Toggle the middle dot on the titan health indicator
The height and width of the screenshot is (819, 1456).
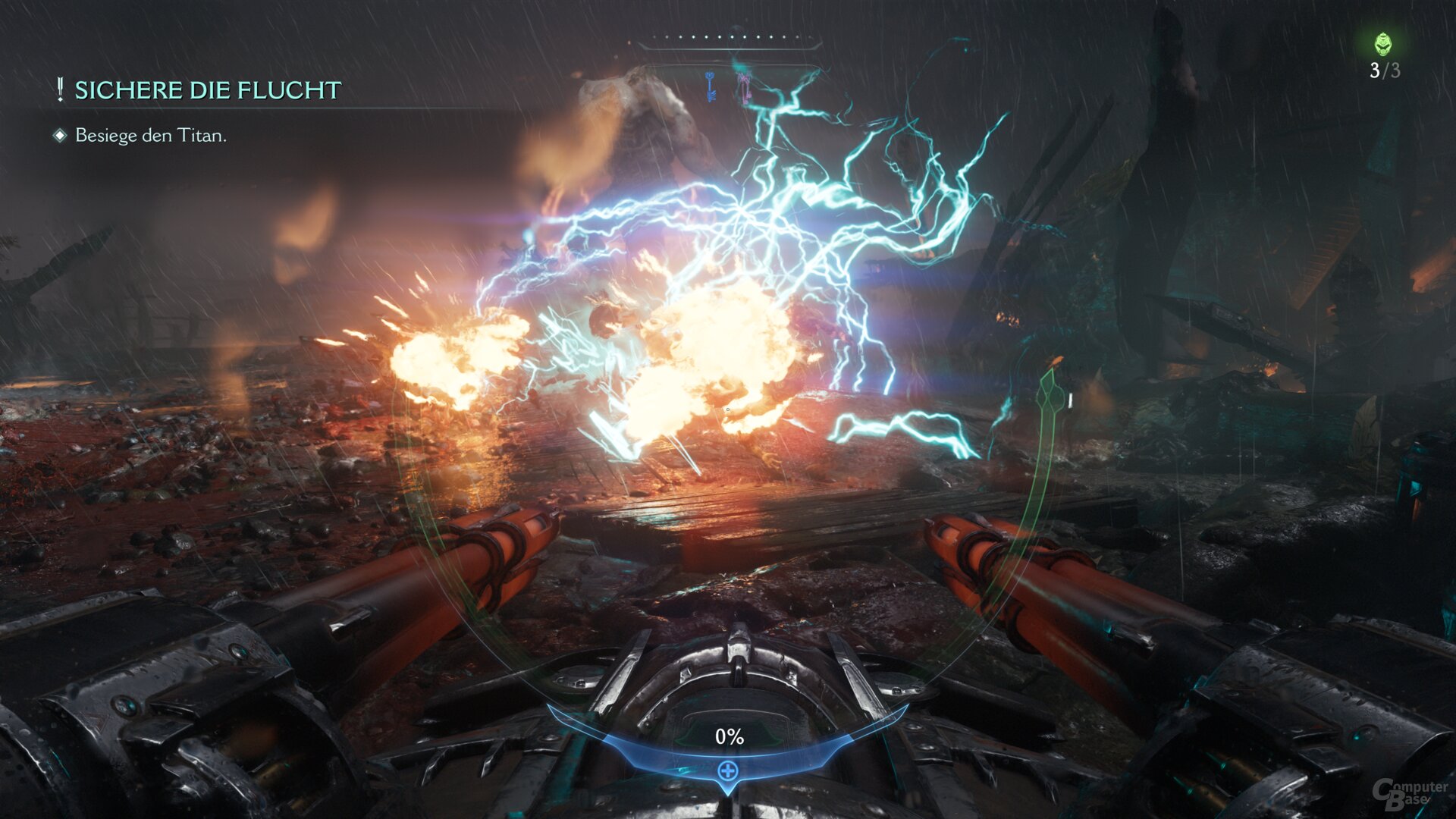pos(732,37)
